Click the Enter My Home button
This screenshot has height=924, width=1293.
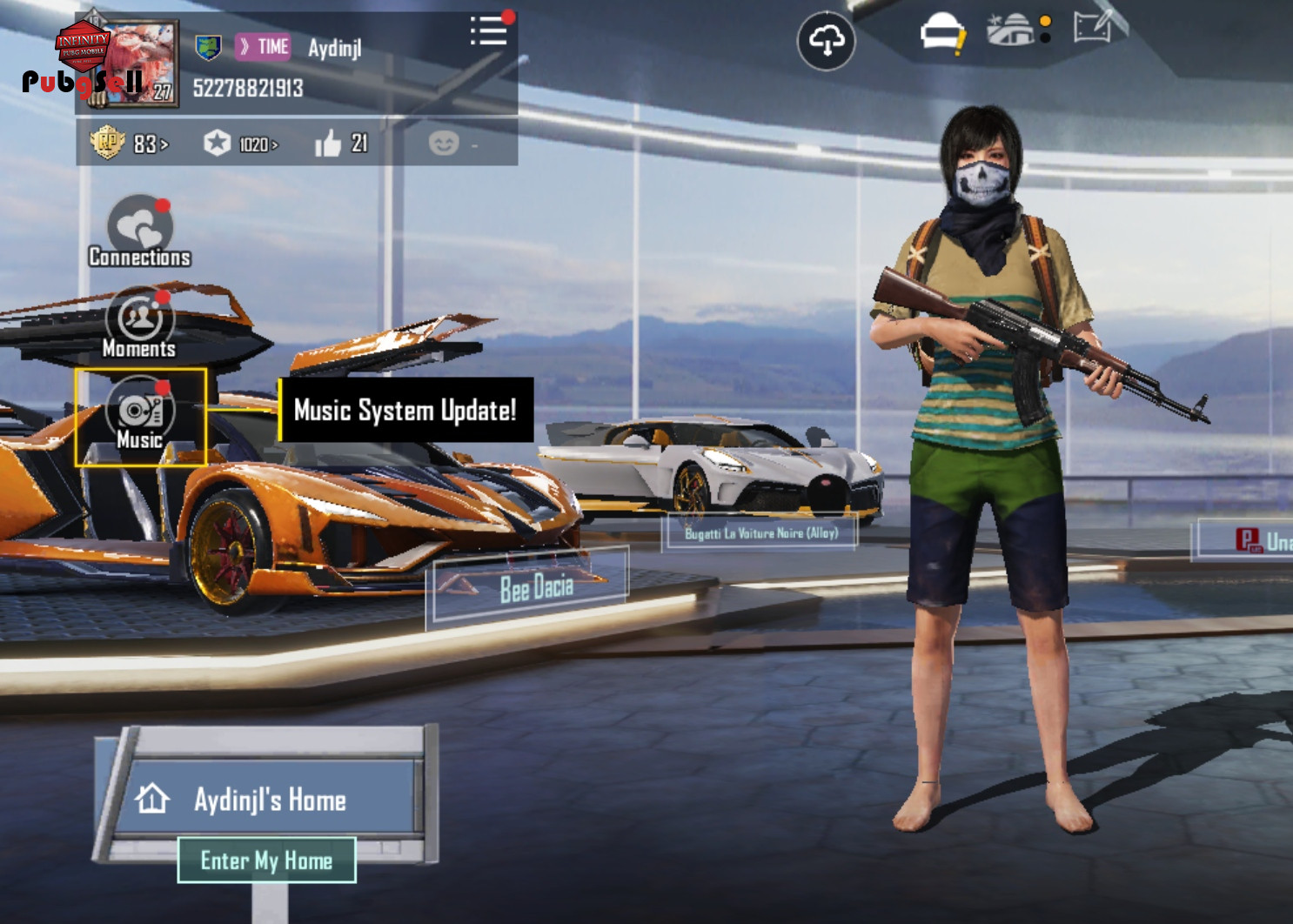(x=266, y=860)
